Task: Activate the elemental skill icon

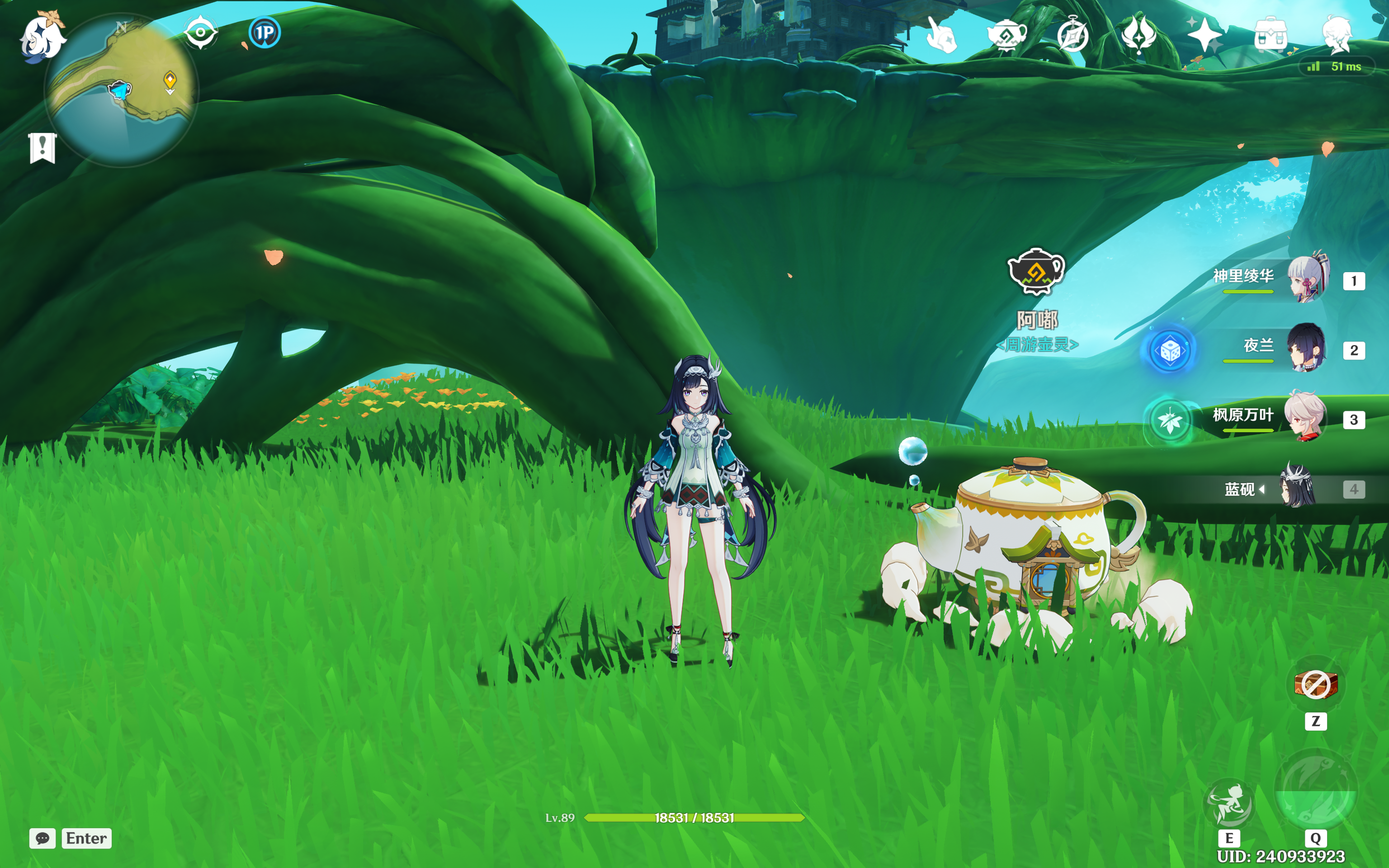Action: pos(1229,804)
